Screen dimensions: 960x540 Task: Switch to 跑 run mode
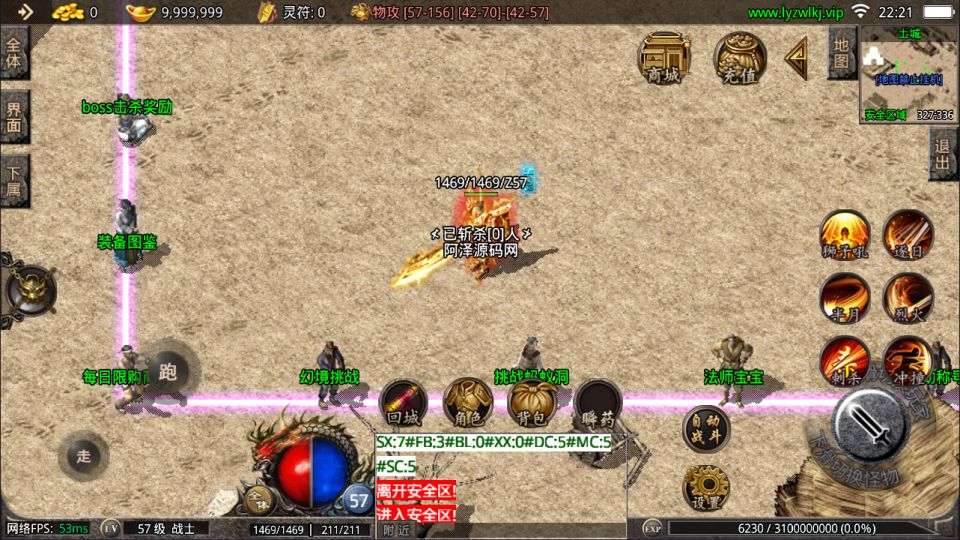pyautogui.click(x=167, y=373)
